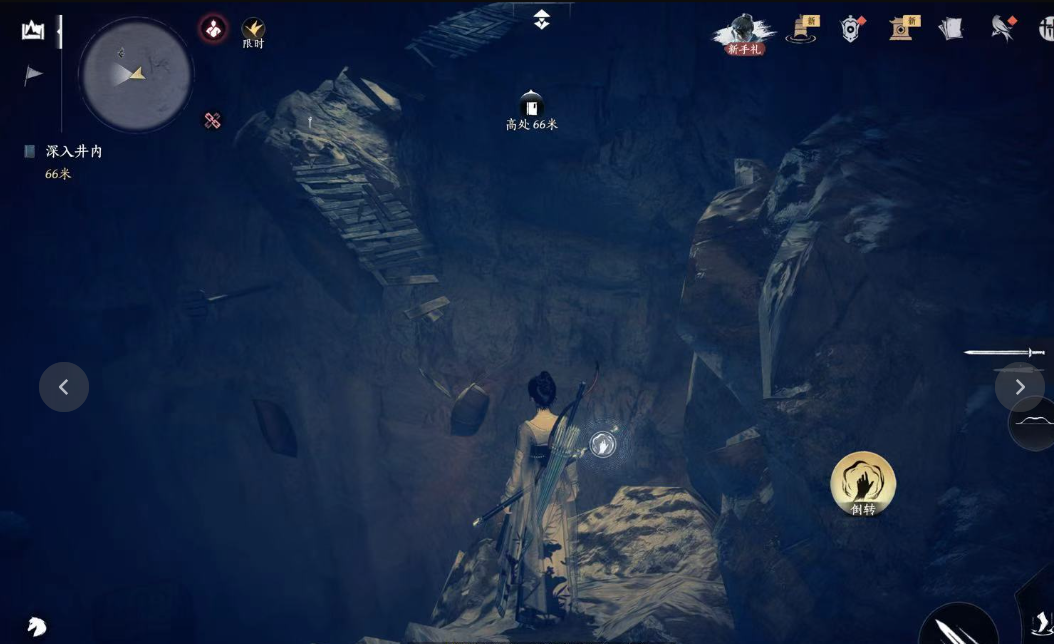Image resolution: width=1054 pixels, height=644 pixels.
Task: Click the double-chevron toggle at top center
Action: [x=541, y=19]
